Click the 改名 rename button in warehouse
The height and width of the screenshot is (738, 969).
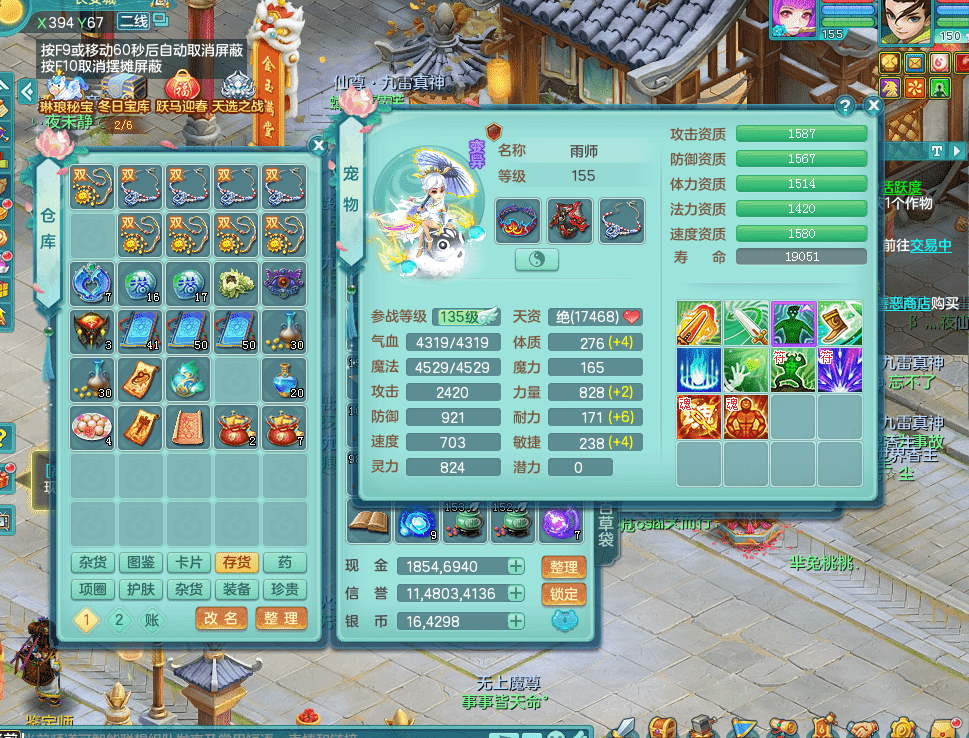(x=221, y=618)
